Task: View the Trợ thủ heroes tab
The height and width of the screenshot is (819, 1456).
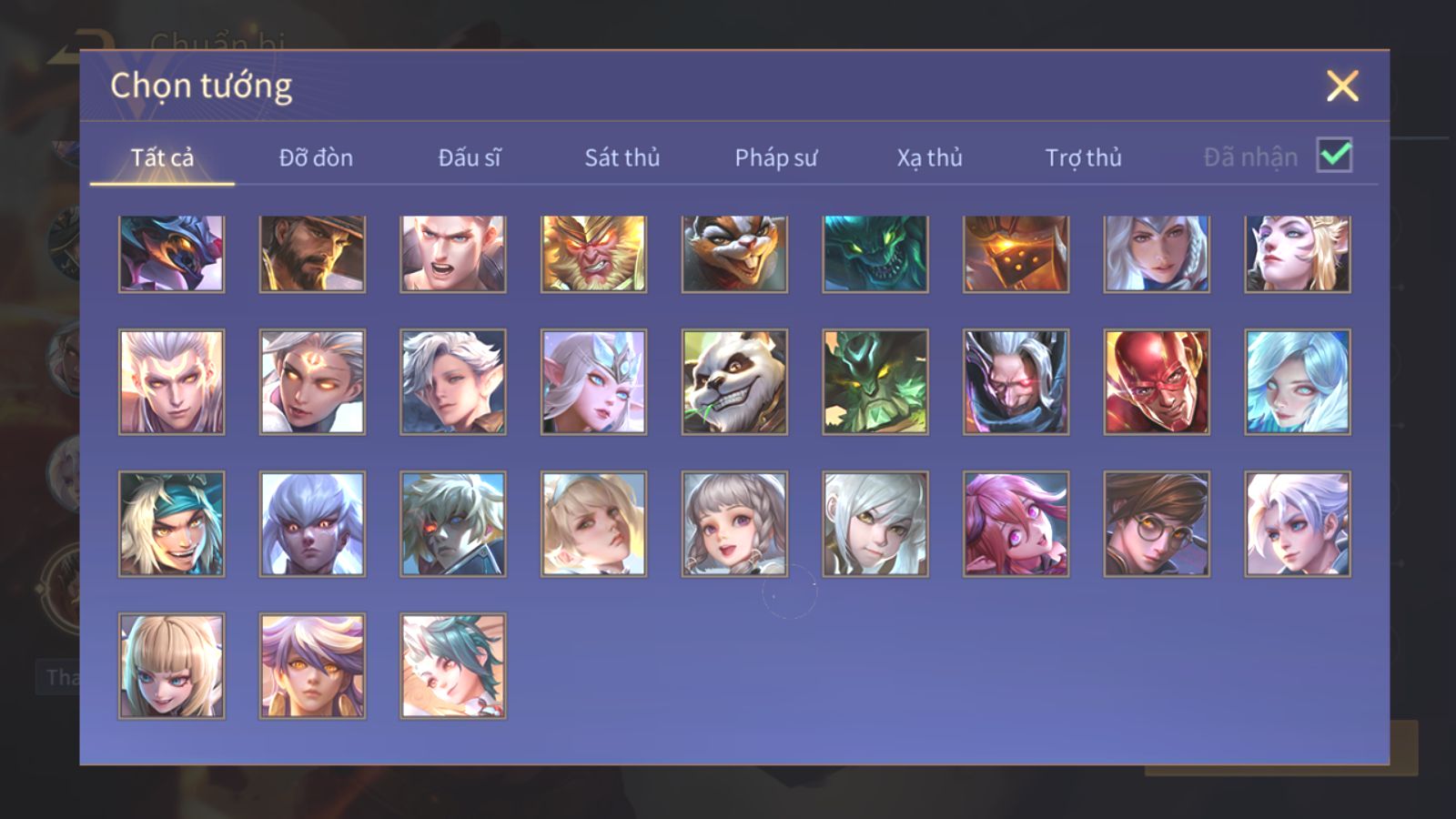Action: 1083,157
